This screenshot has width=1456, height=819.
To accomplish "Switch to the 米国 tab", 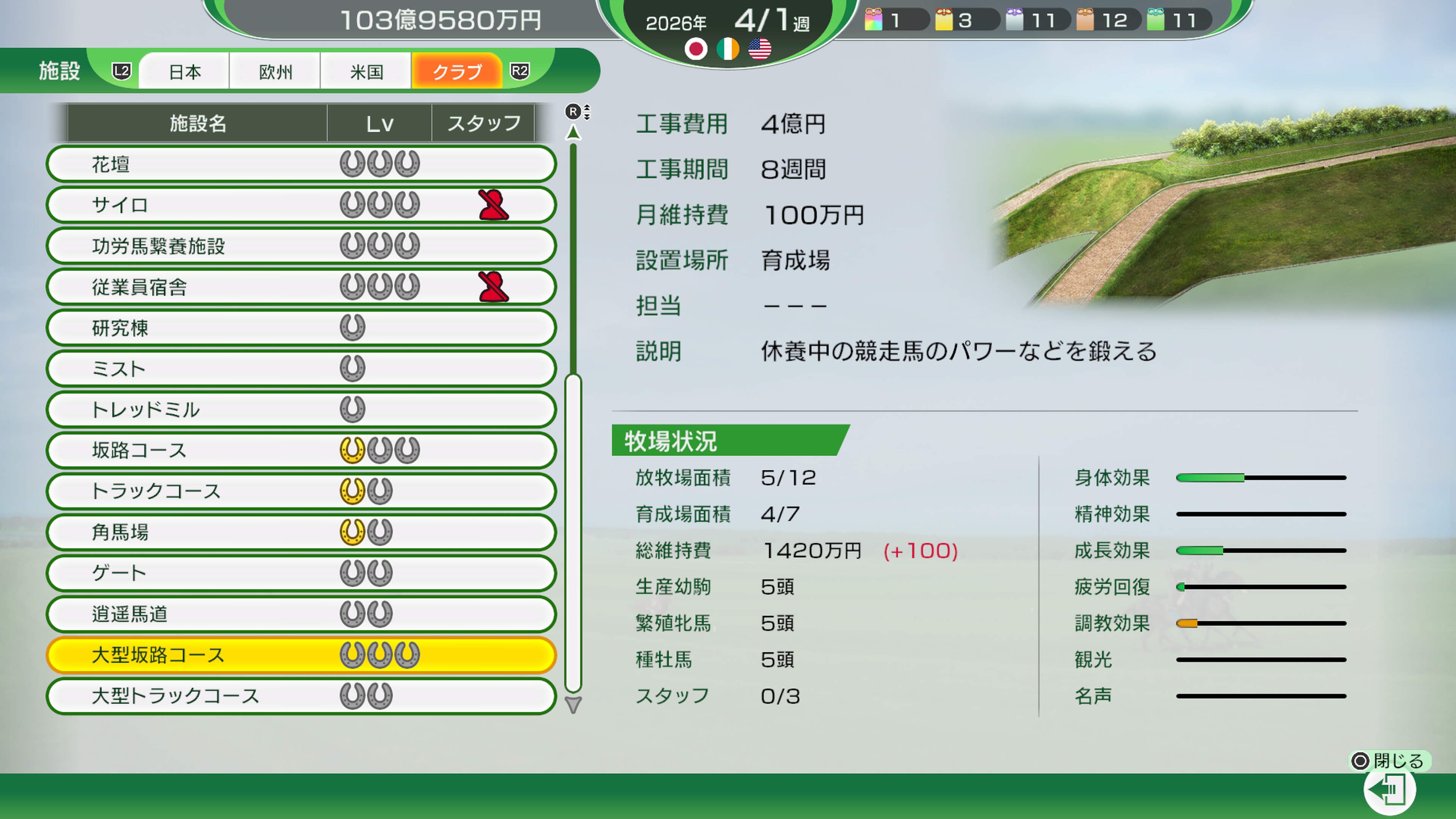I will (366, 71).
